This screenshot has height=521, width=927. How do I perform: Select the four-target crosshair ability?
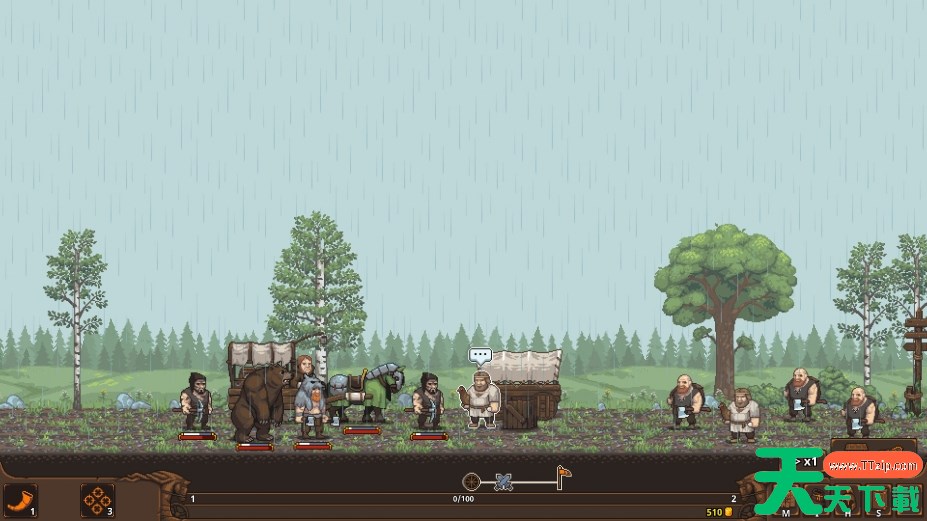tap(96, 499)
